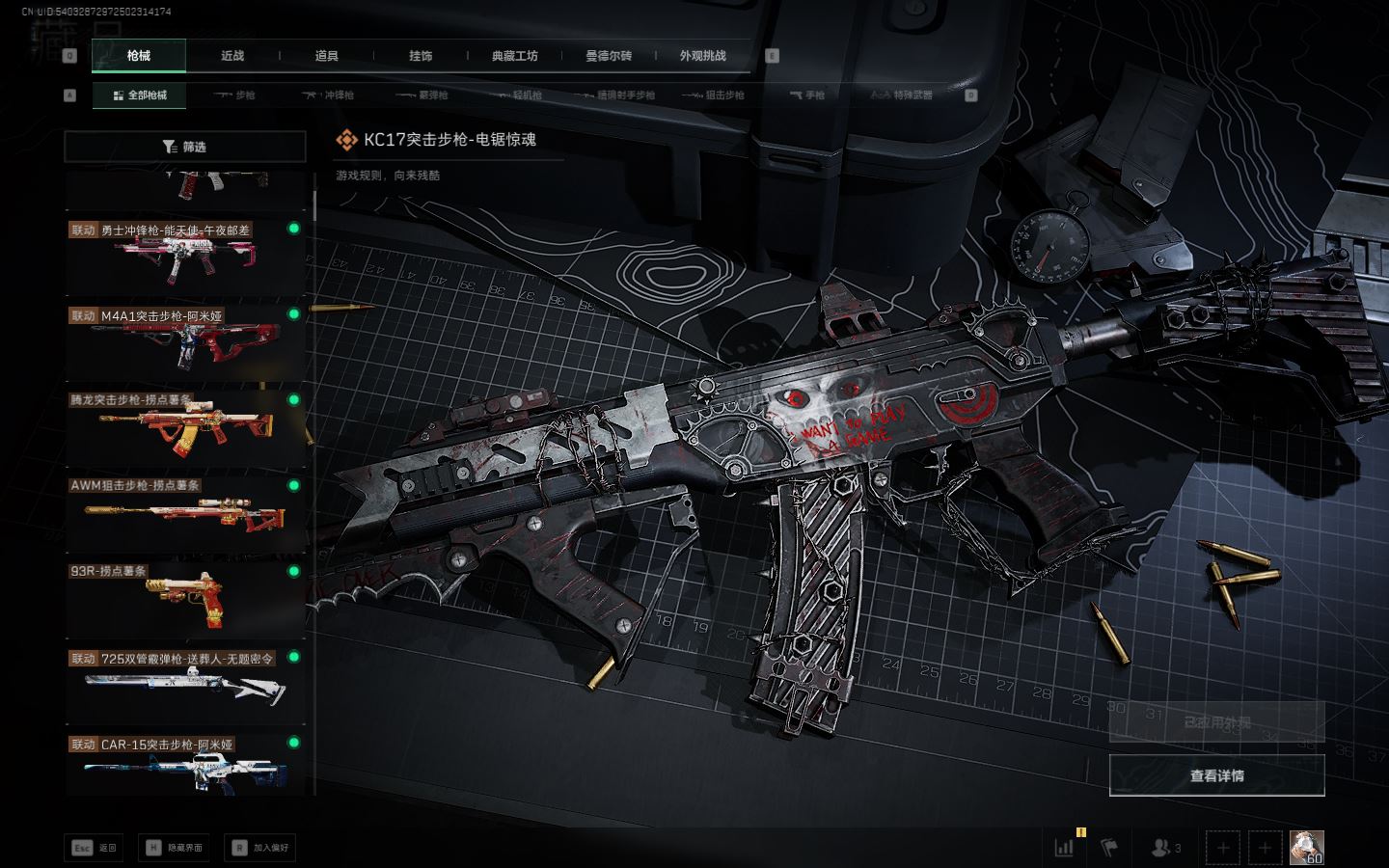Select the 勇士冲锋枪-能天使-午夜邮差 skin

click(x=185, y=256)
